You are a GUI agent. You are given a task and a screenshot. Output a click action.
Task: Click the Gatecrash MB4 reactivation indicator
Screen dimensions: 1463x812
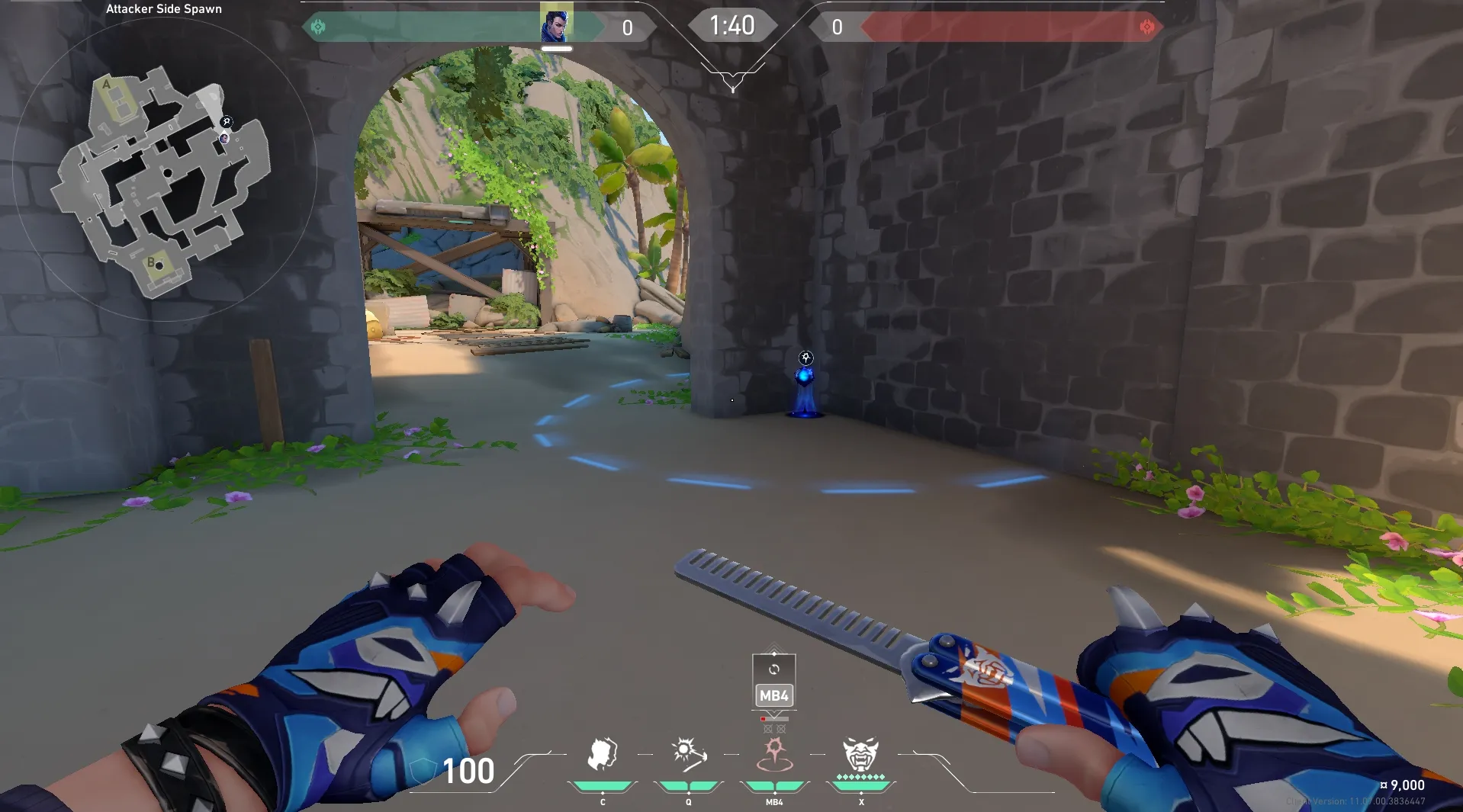773,681
